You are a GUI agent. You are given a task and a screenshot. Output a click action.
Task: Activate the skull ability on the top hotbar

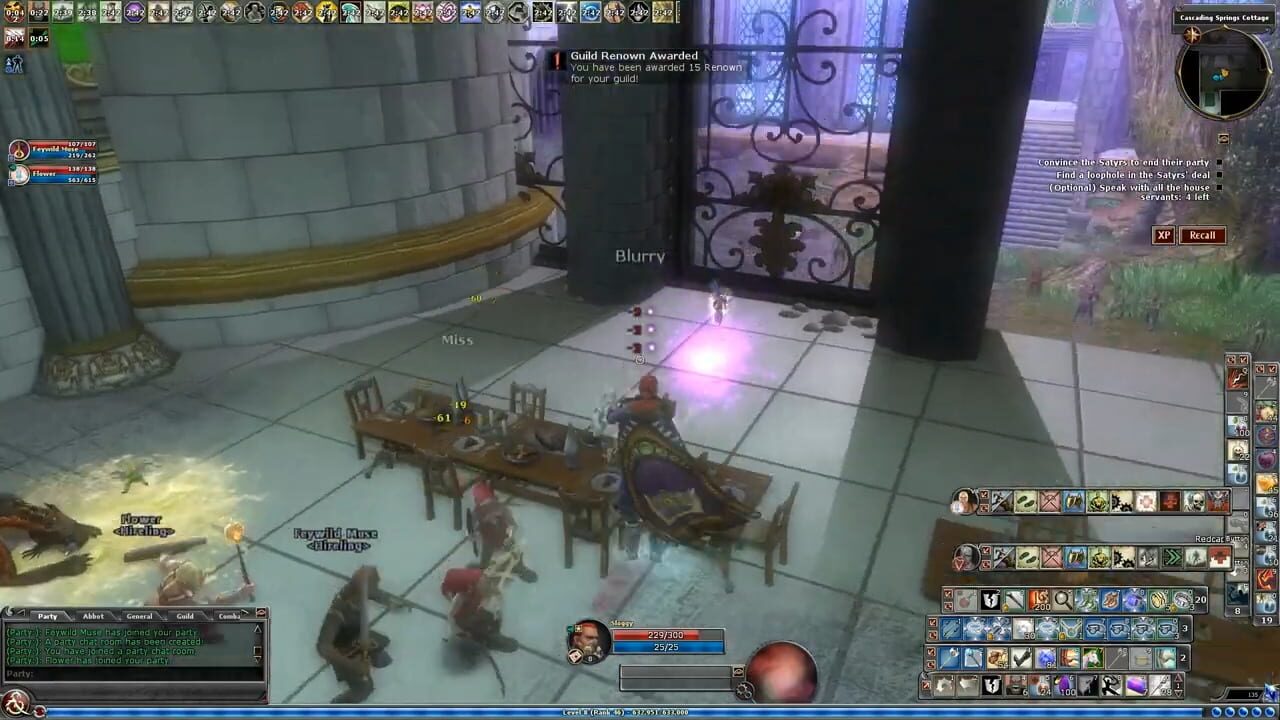[x=1192, y=503]
